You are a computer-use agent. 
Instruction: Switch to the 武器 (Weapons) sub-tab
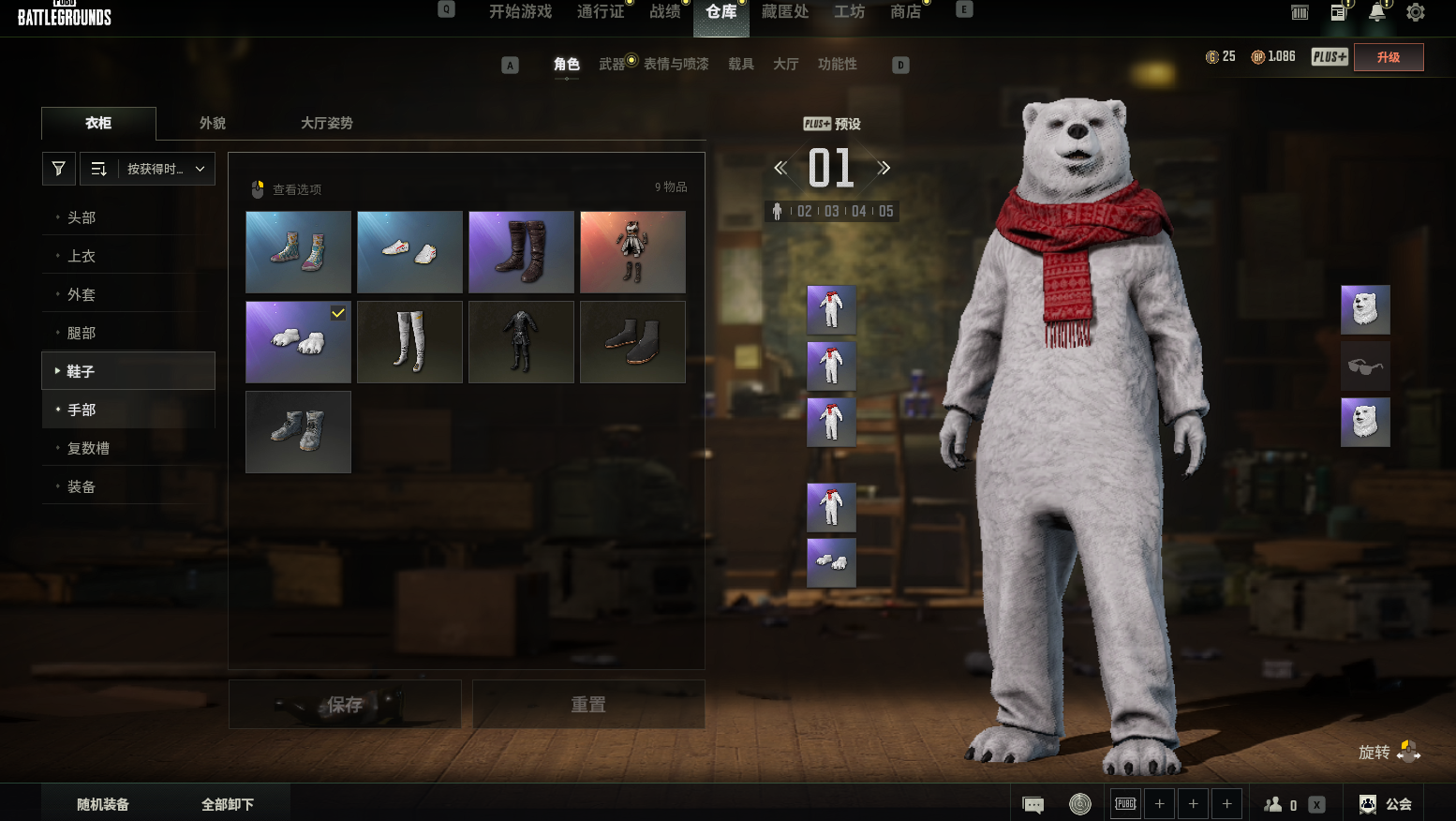pyautogui.click(x=612, y=64)
